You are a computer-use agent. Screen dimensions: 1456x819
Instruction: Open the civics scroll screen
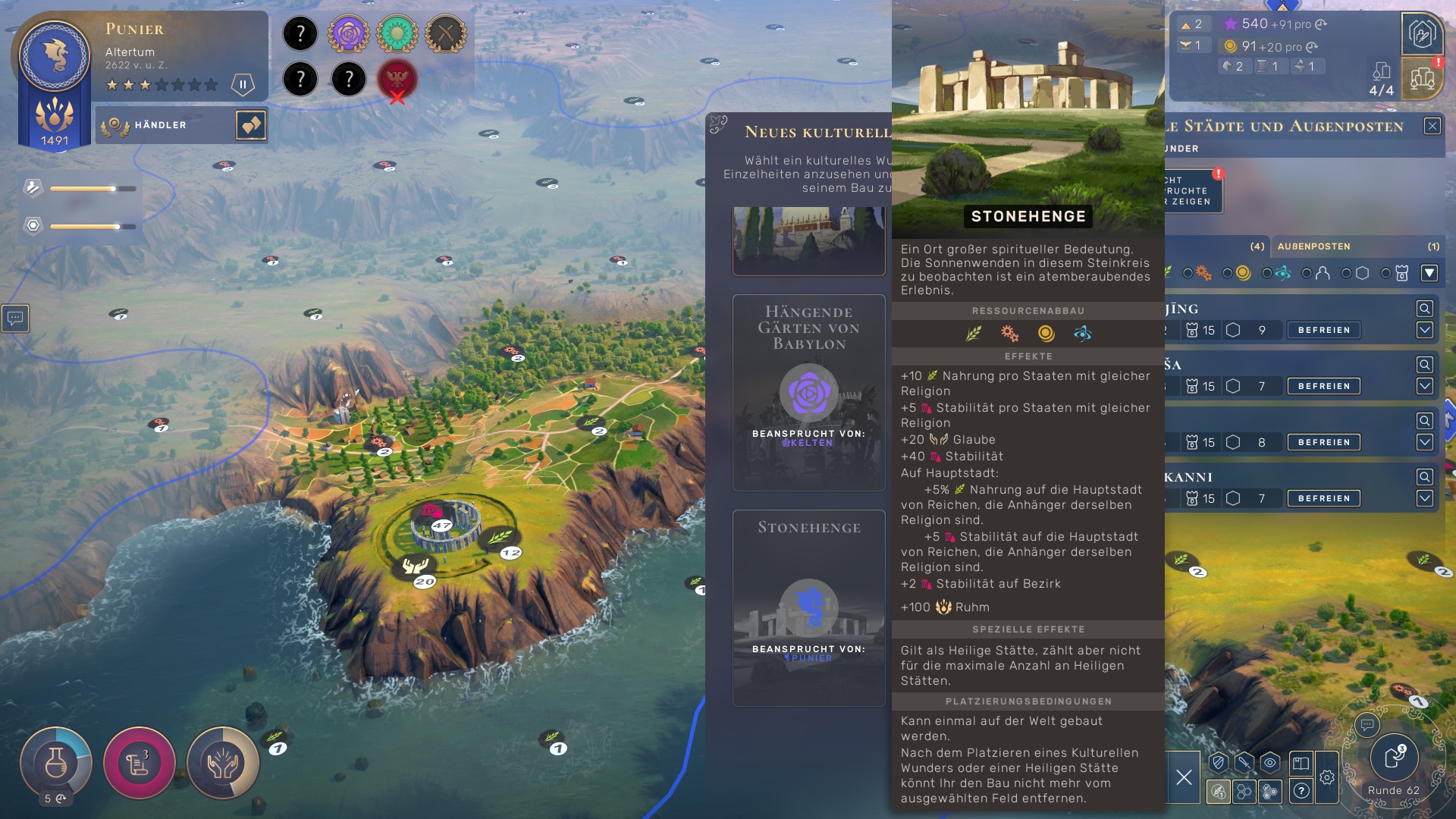click(x=140, y=762)
